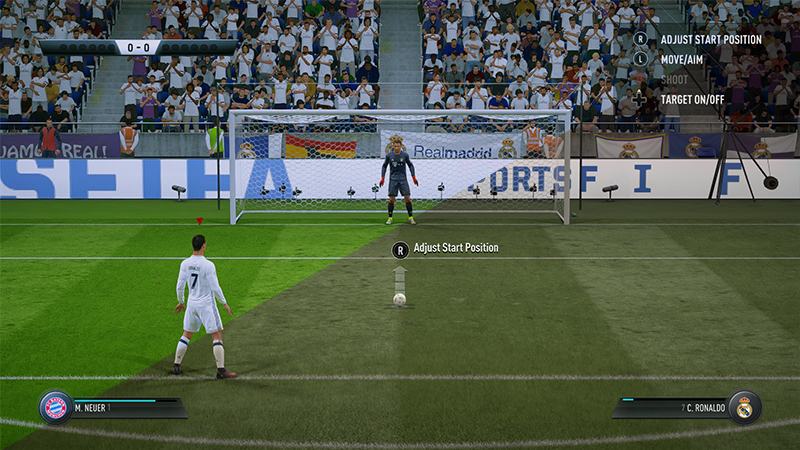Image resolution: width=800 pixels, height=450 pixels.
Task: Click the Bayern Munich crest badge
Action: pyautogui.click(x=56, y=407)
